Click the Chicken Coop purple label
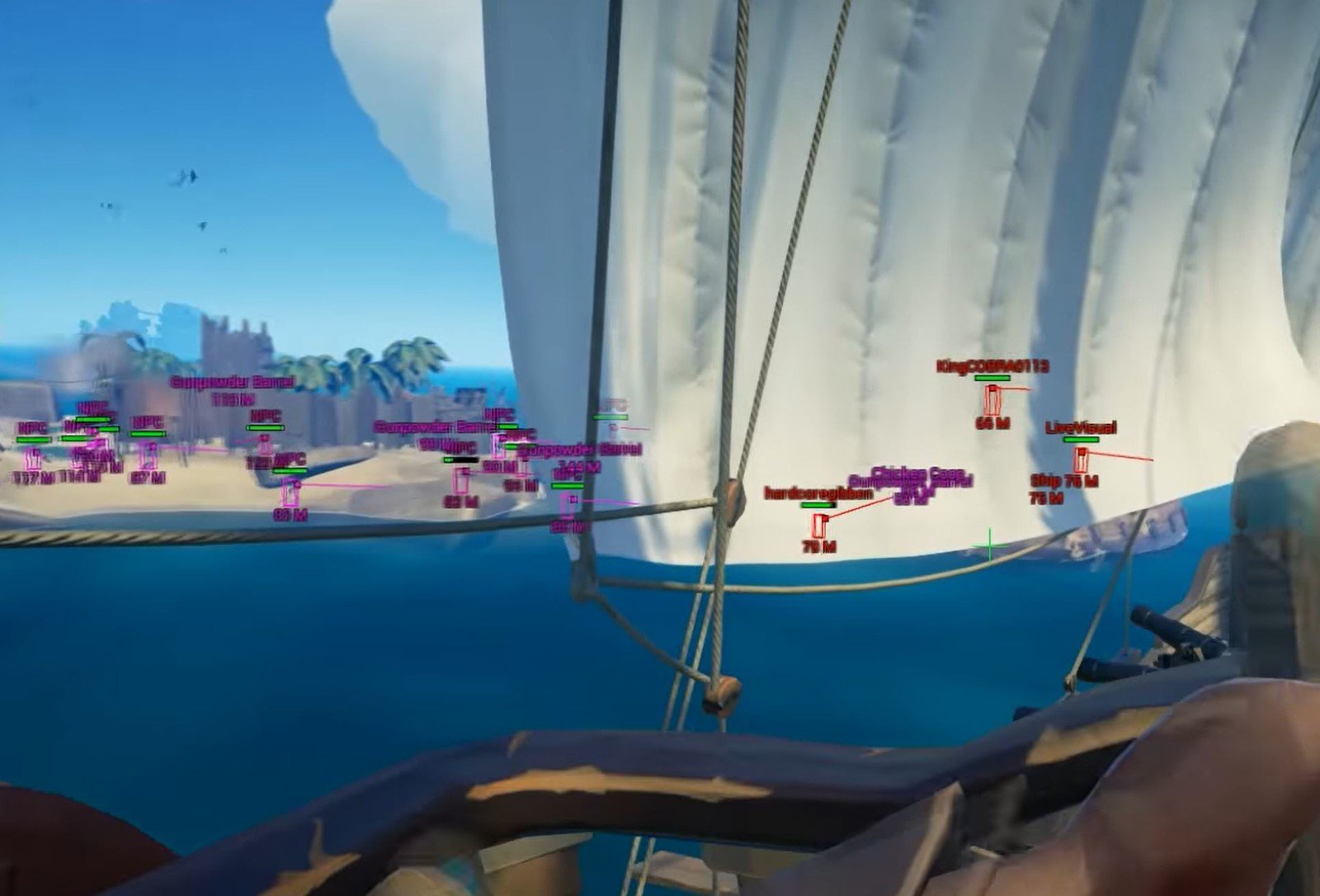Viewport: 1320px width, 896px height. point(918,474)
